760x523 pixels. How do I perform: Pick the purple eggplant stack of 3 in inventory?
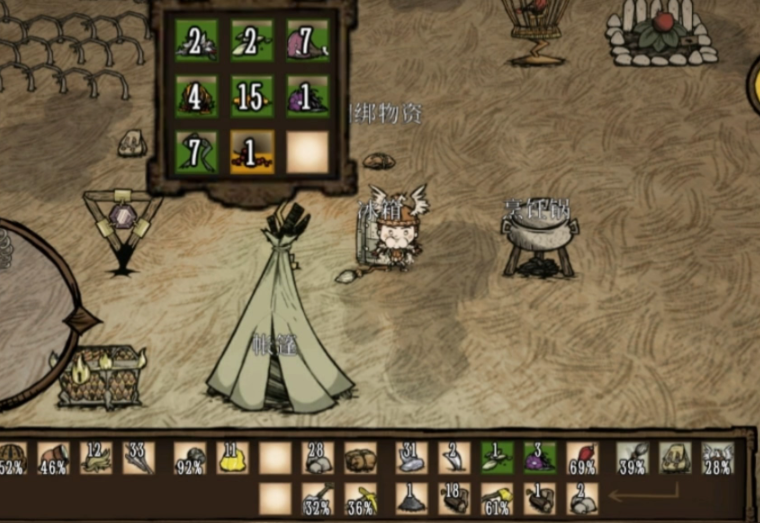click(539, 458)
